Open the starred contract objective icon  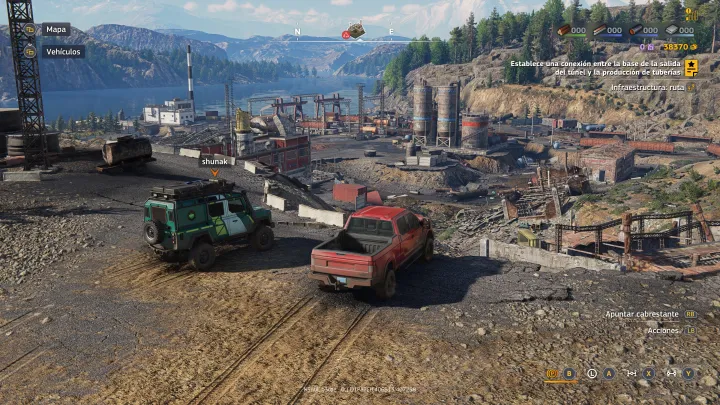click(691, 67)
